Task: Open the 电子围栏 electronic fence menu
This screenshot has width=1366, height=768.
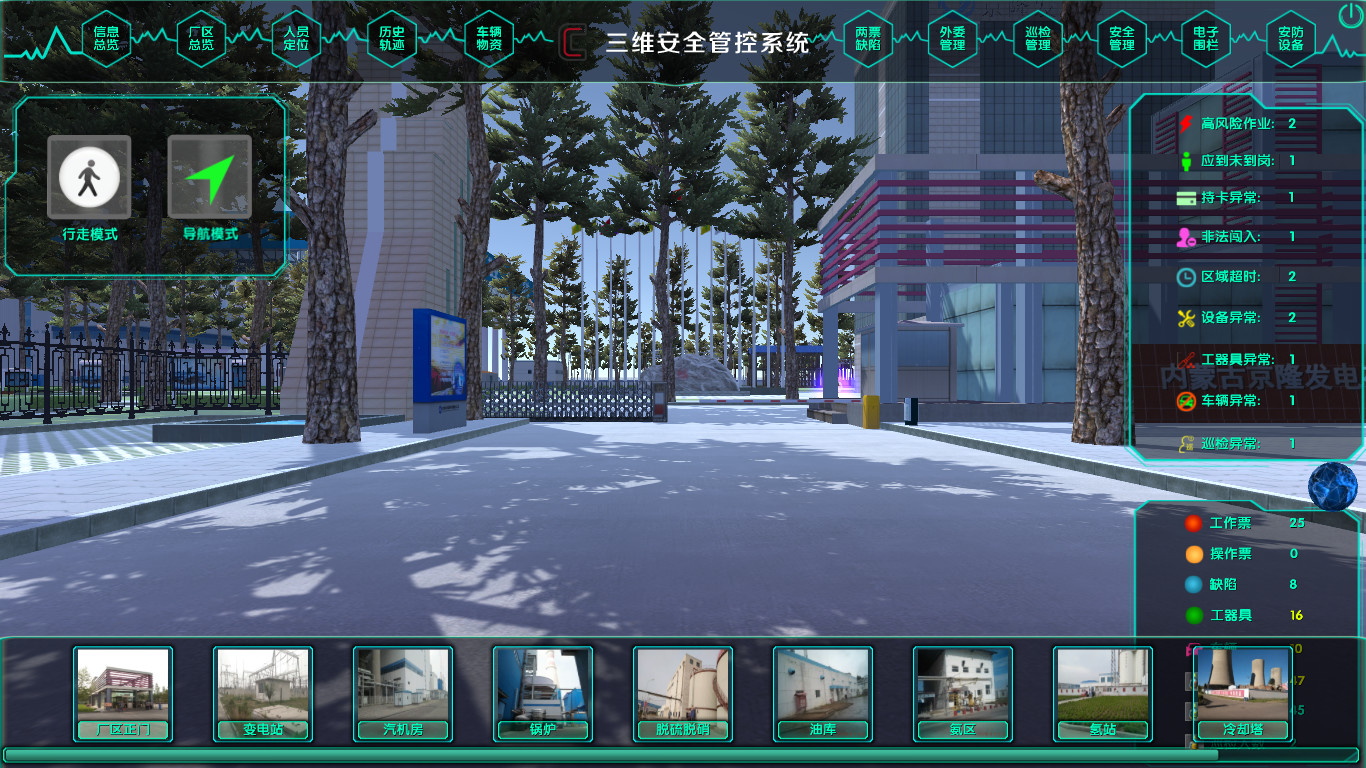Action: 1206,38
